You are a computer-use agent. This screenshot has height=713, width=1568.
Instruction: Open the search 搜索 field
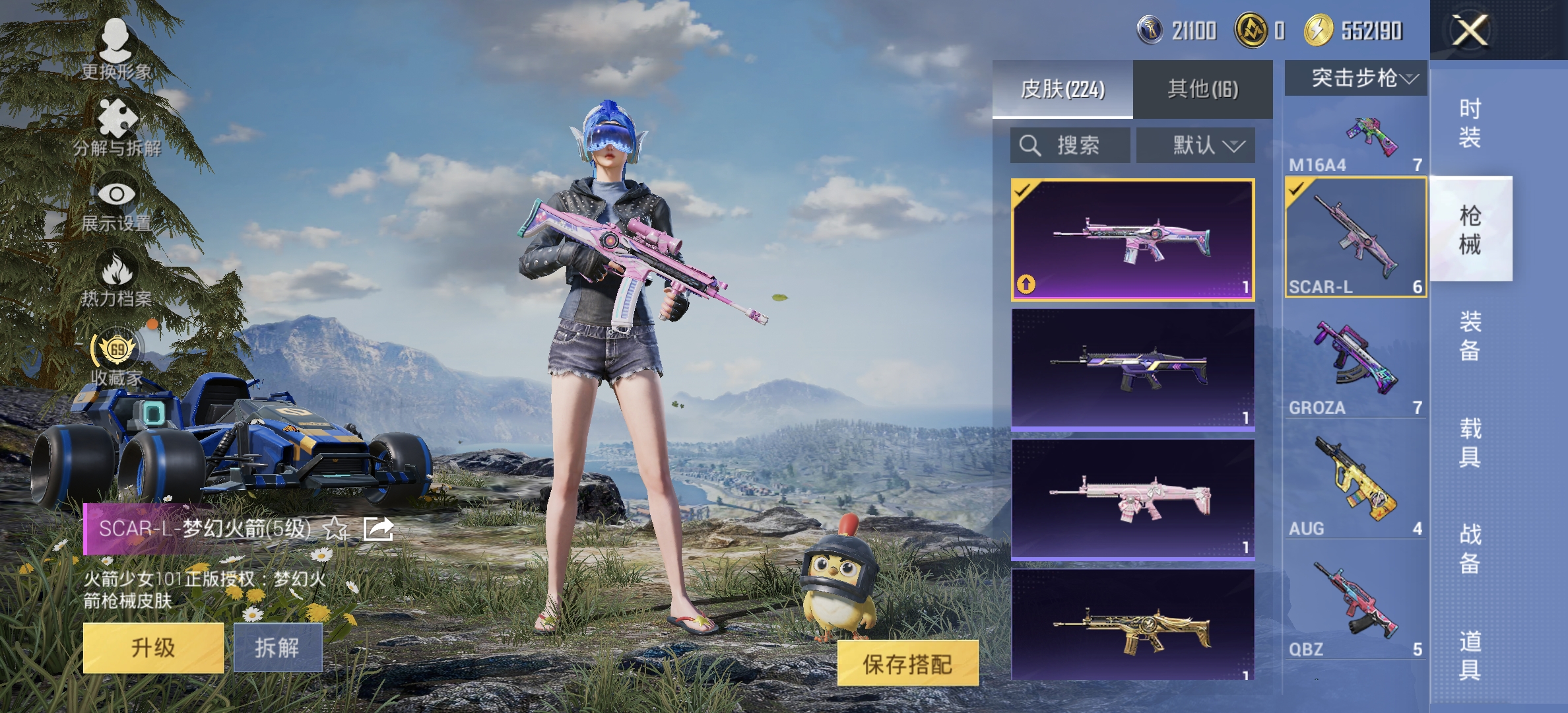click(x=1069, y=145)
